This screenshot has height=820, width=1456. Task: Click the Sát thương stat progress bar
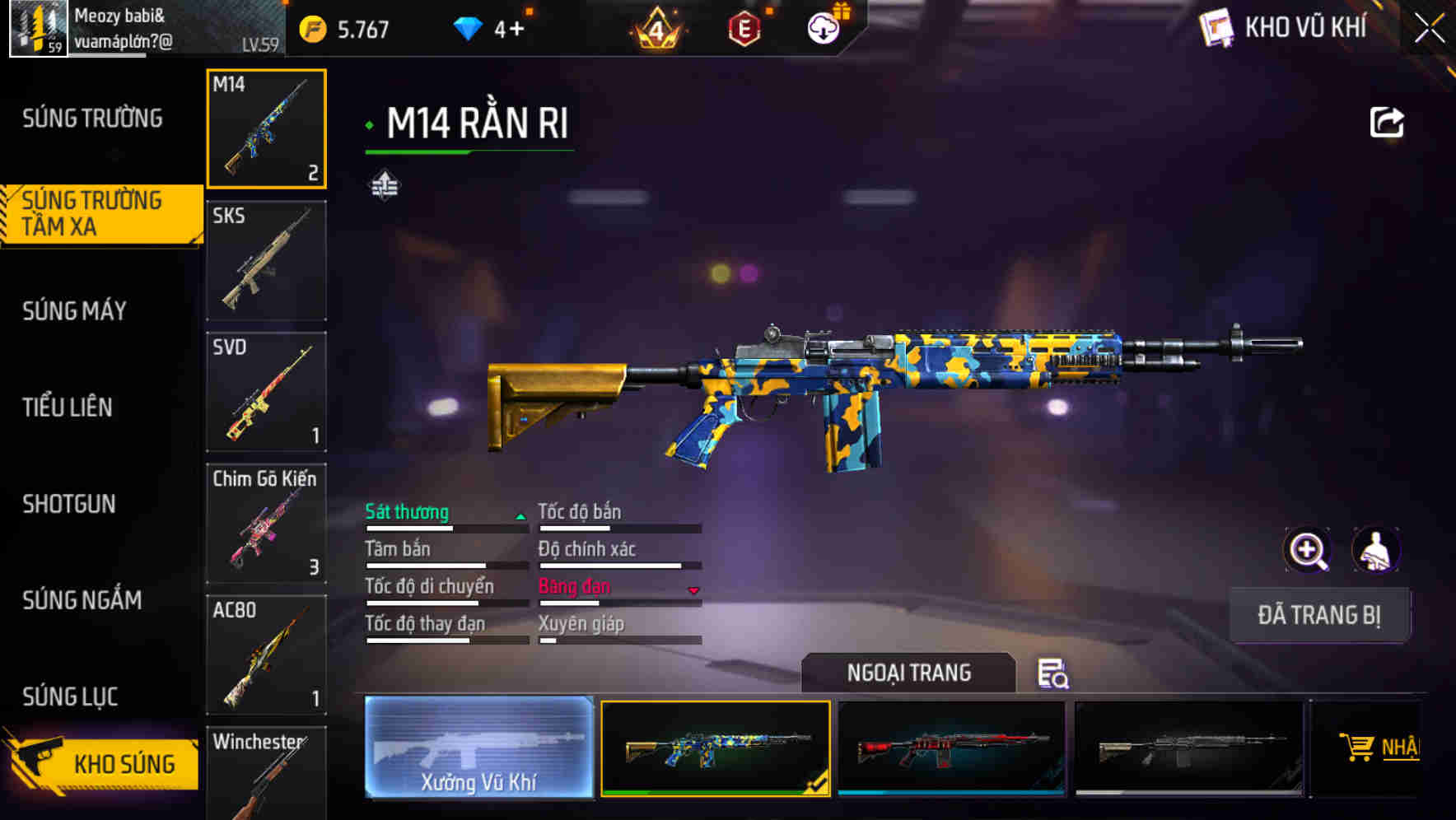(x=445, y=528)
